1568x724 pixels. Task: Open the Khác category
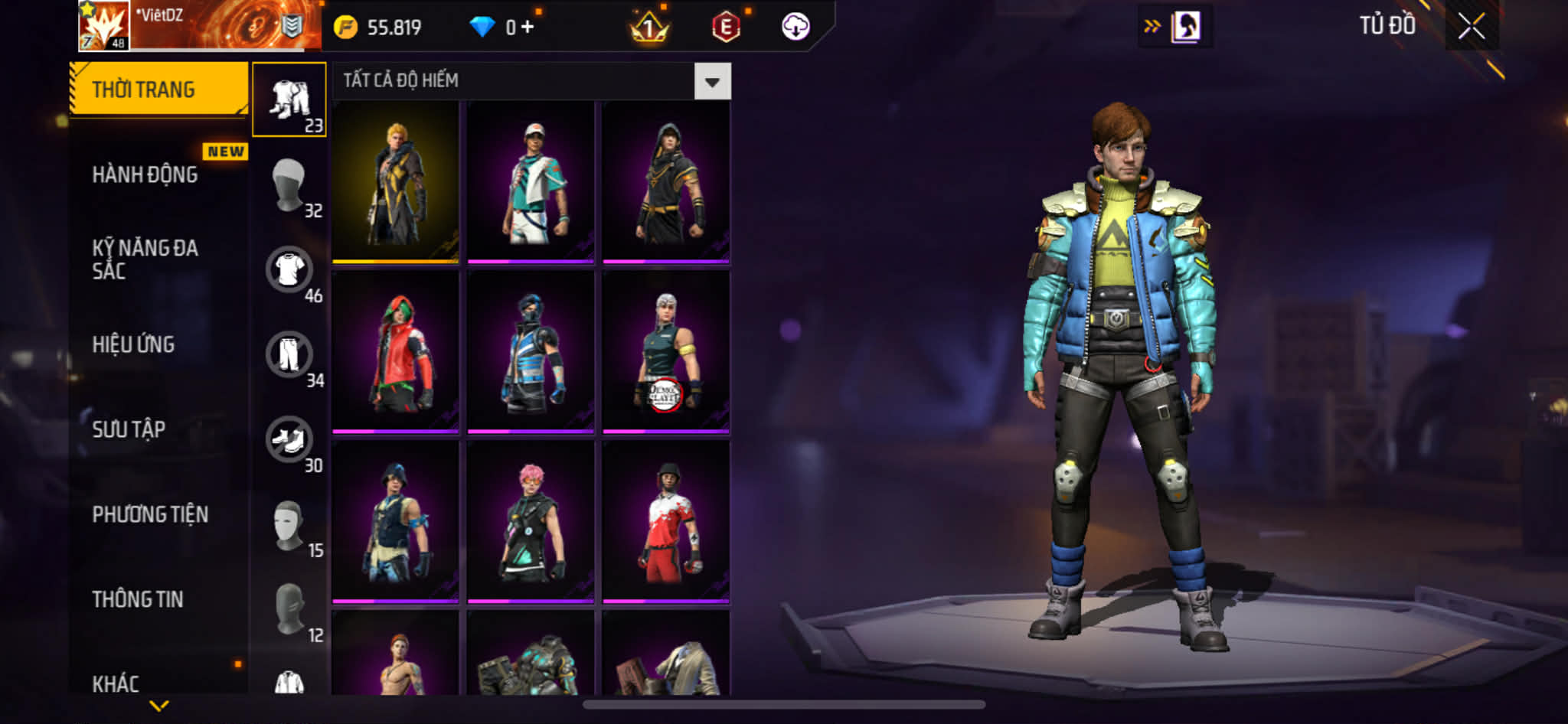tap(116, 683)
